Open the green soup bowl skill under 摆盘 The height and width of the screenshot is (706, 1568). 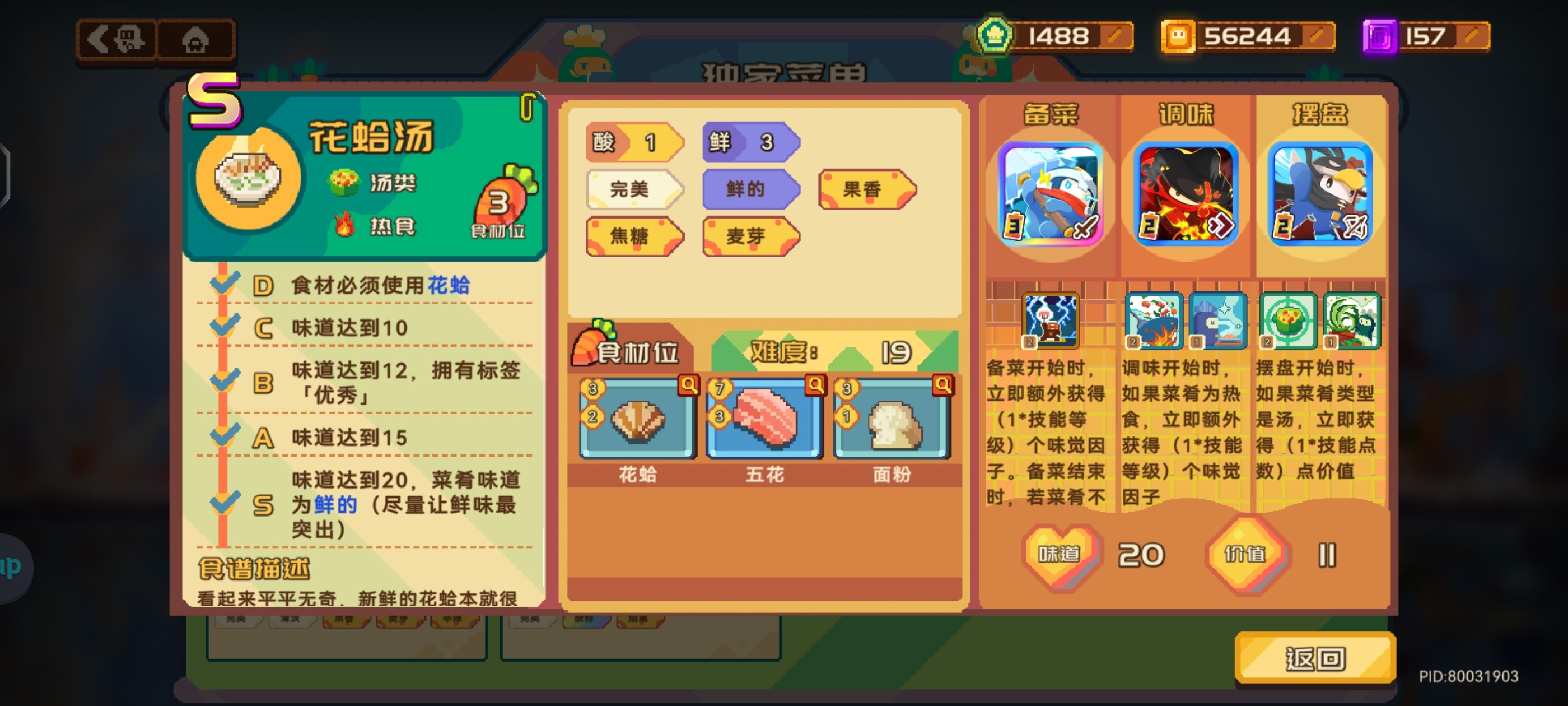[x=1287, y=321]
